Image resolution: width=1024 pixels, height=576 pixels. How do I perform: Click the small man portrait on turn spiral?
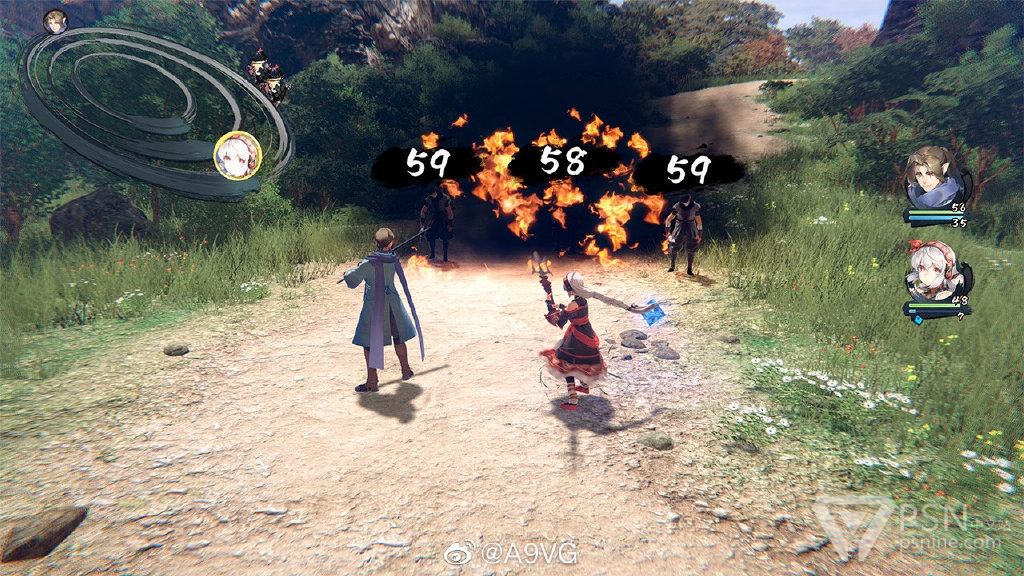[56, 21]
